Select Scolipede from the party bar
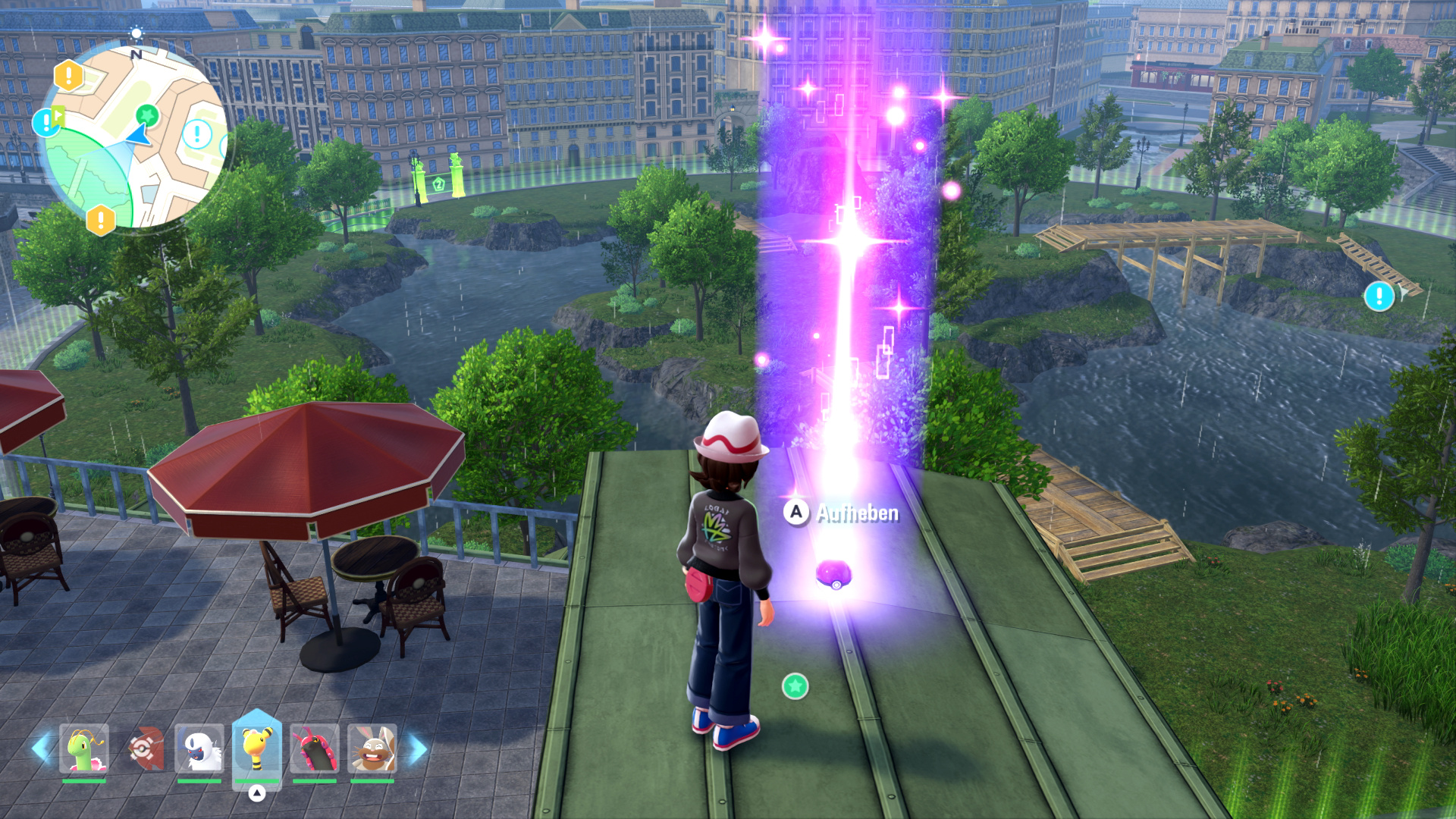The width and height of the screenshot is (1456, 819). [x=314, y=749]
